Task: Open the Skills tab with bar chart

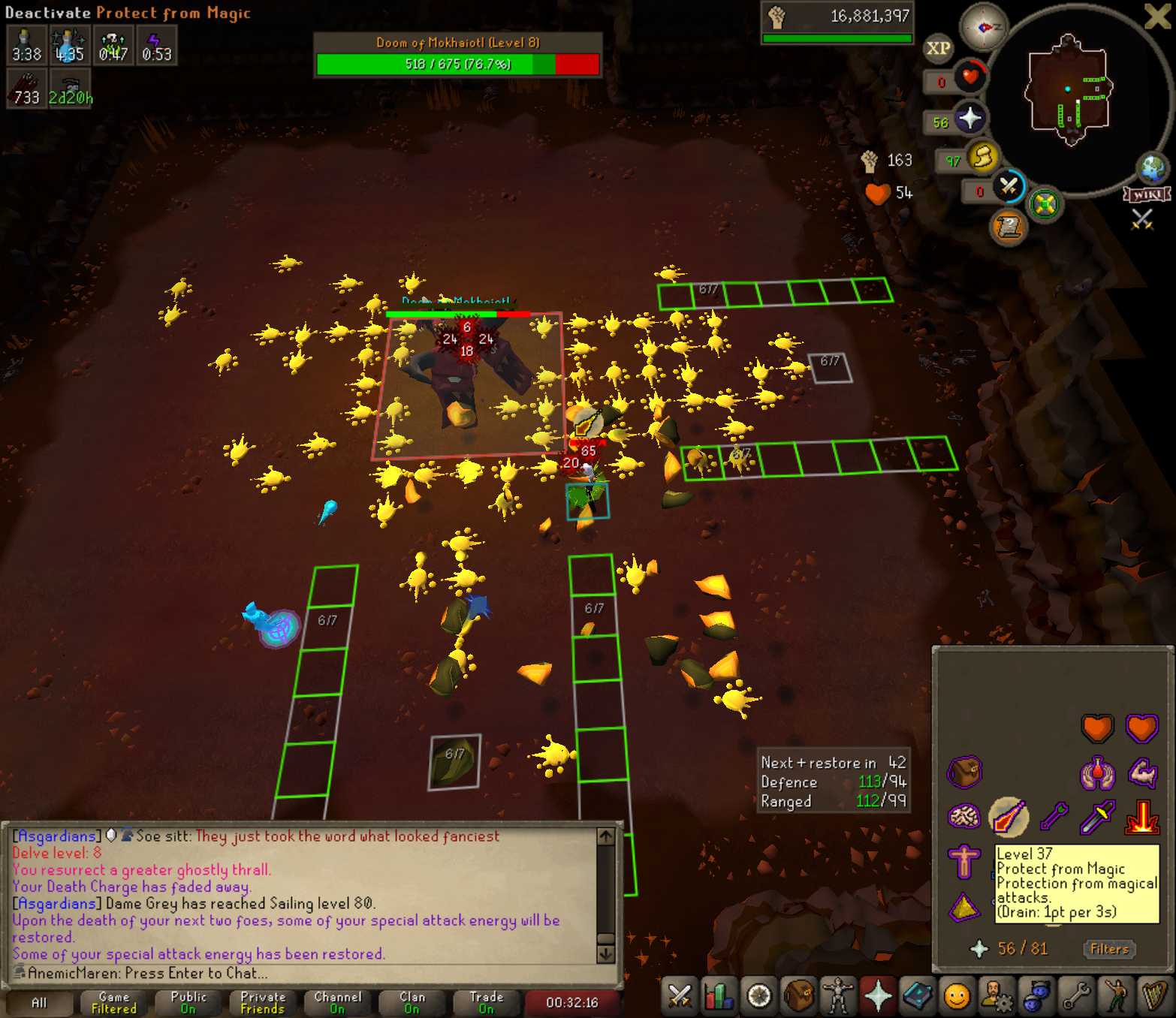Action: click(719, 996)
